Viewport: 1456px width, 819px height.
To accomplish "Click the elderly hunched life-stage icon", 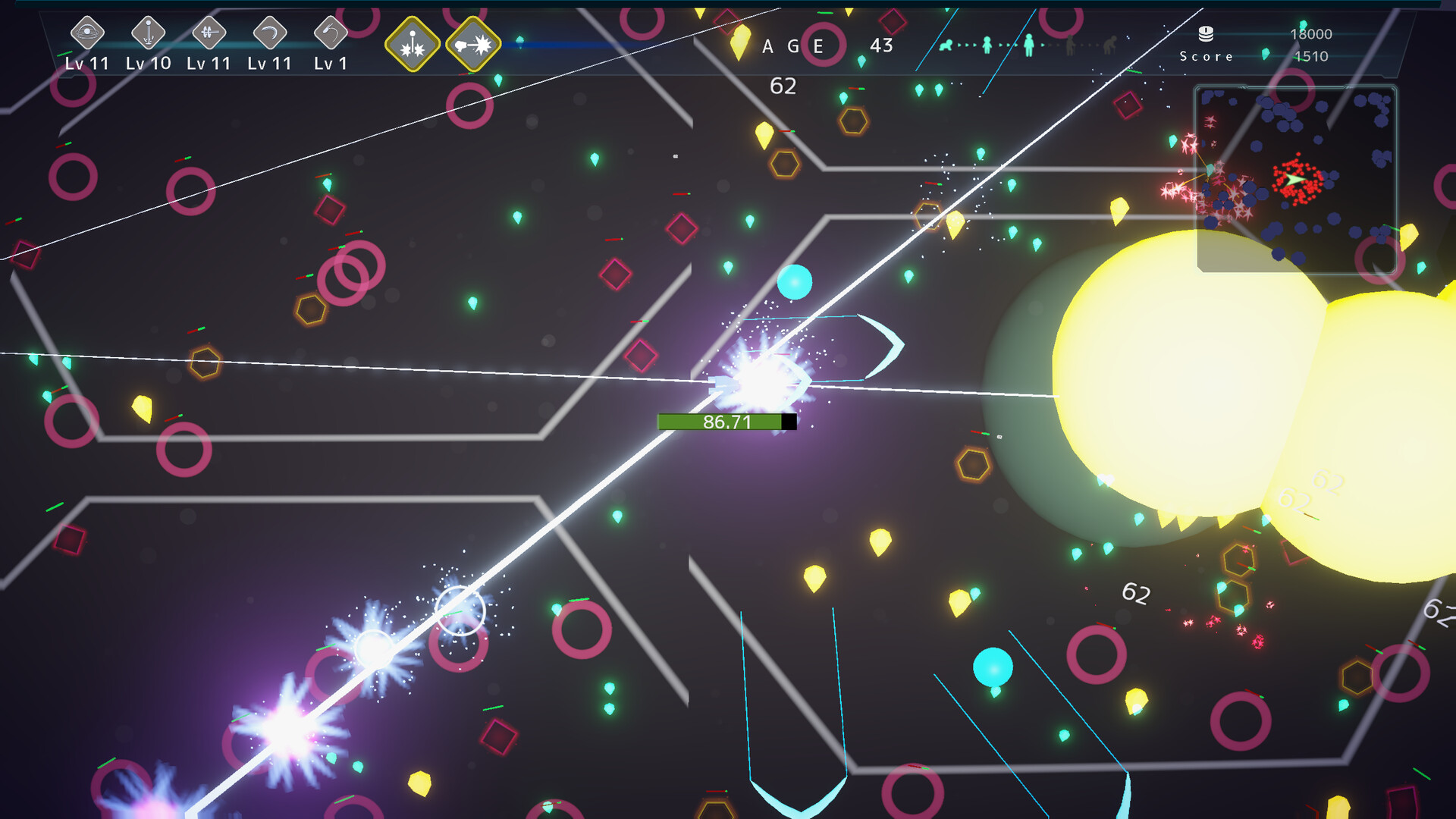I will [x=1110, y=45].
